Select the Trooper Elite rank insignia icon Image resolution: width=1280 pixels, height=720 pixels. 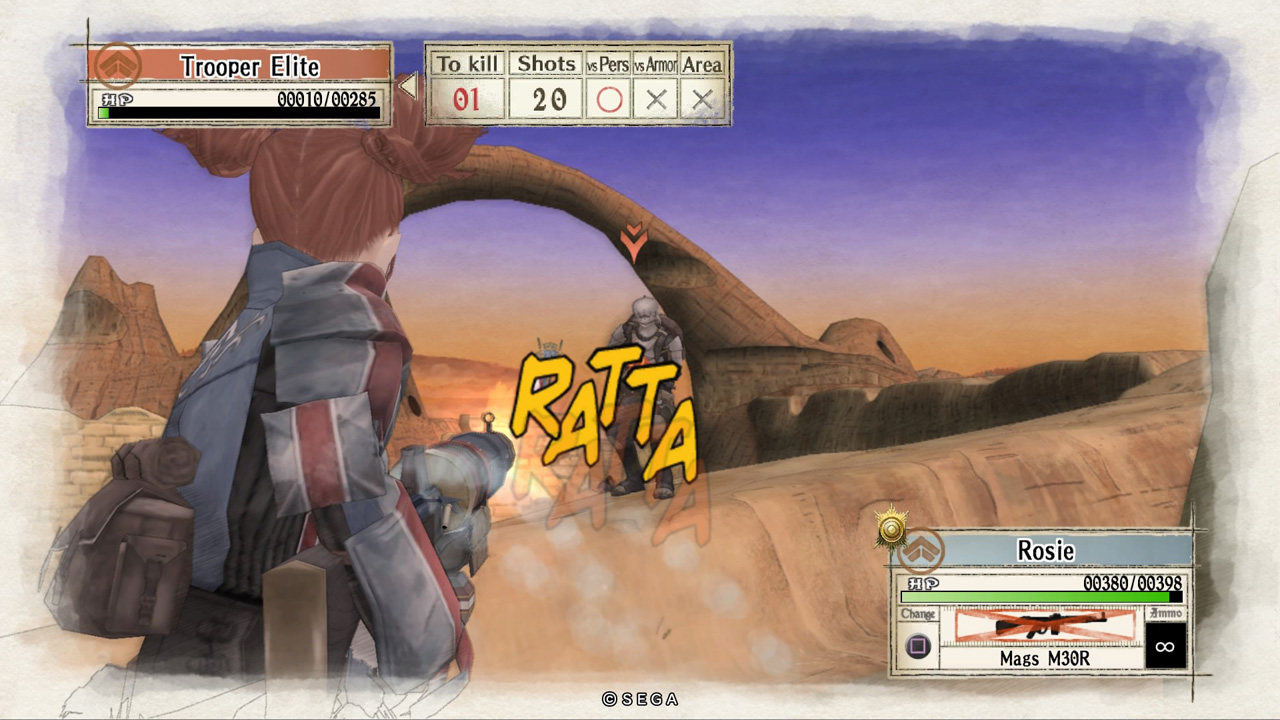(117, 65)
